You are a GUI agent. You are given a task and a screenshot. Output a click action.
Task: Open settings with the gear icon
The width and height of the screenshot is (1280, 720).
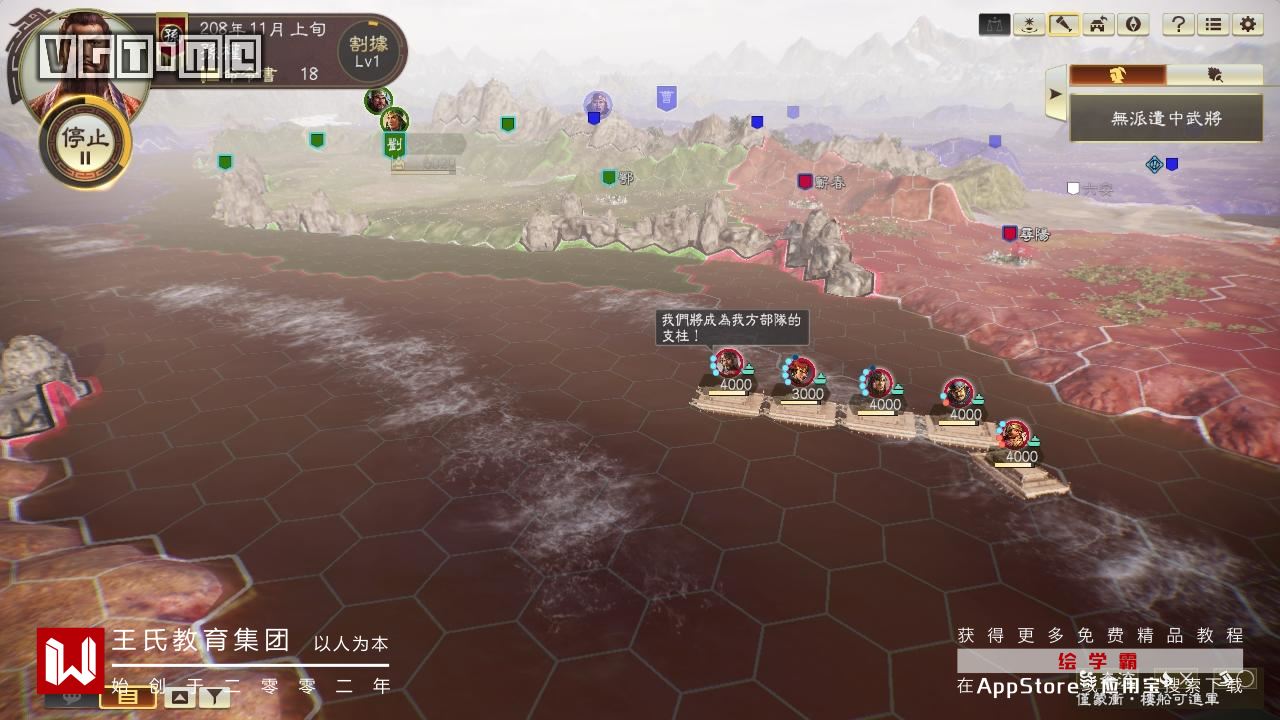pyautogui.click(x=1247, y=25)
